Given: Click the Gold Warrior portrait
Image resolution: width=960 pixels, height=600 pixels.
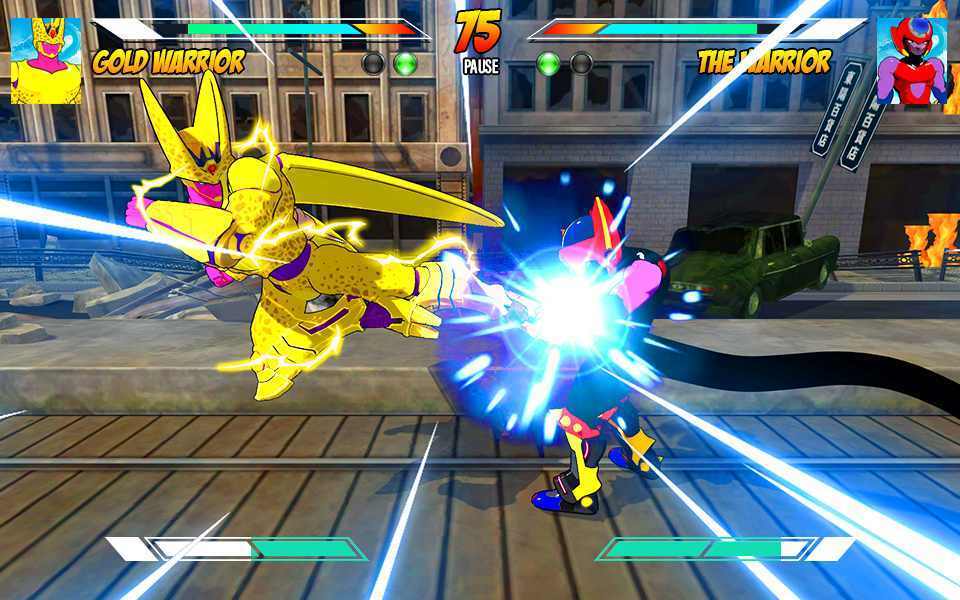Looking at the screenshot, I should [46, 61].
